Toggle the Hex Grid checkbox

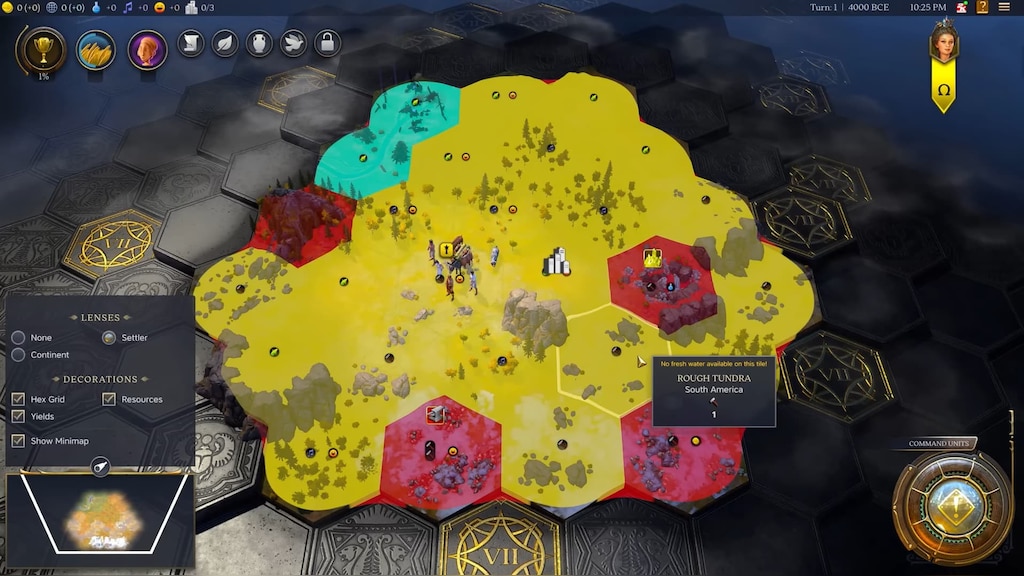[x=19, y=399]
